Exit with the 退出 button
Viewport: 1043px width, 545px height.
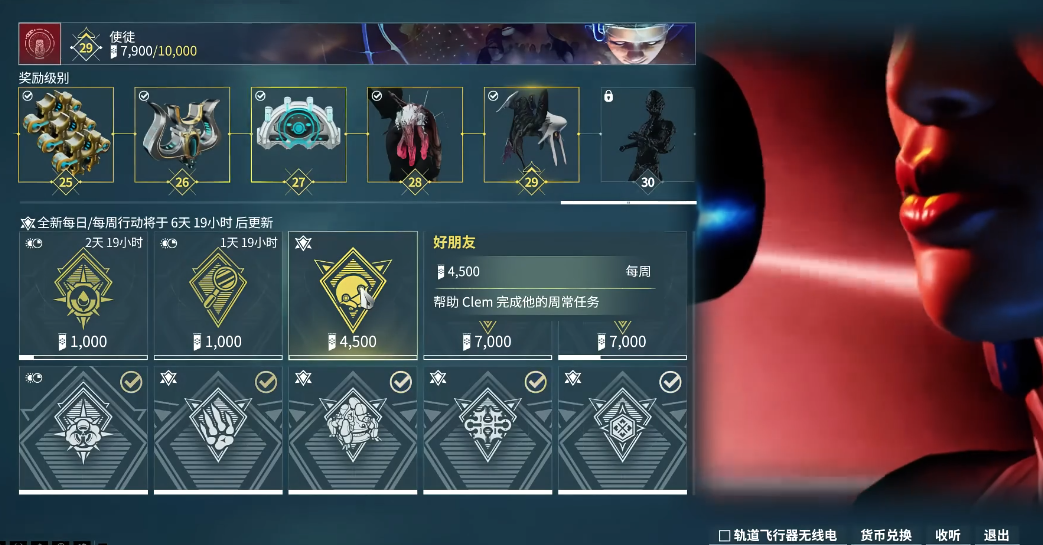[x=997, y=536]
